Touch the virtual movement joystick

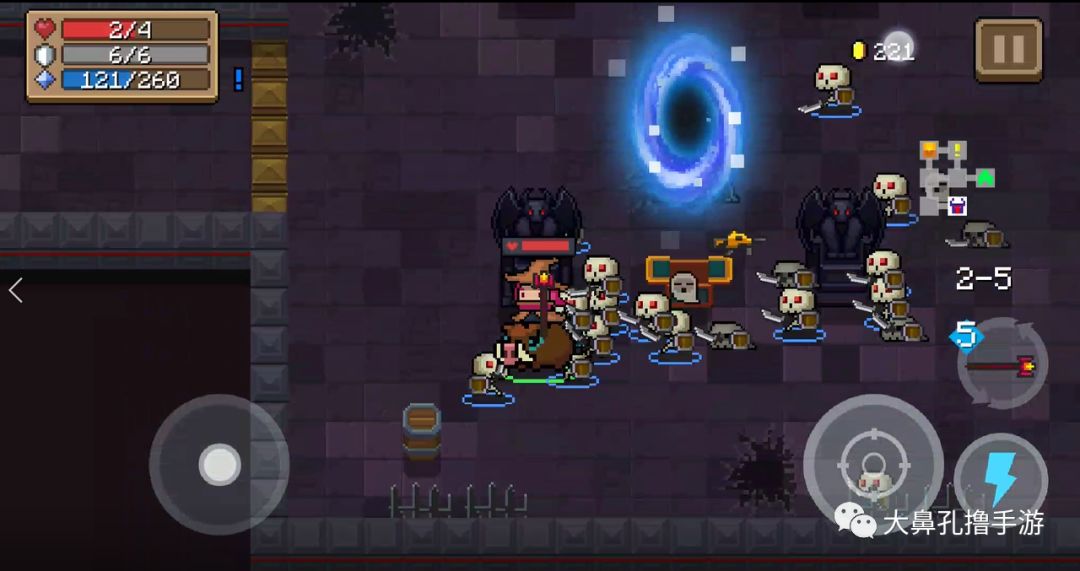[x=219, y=464]
